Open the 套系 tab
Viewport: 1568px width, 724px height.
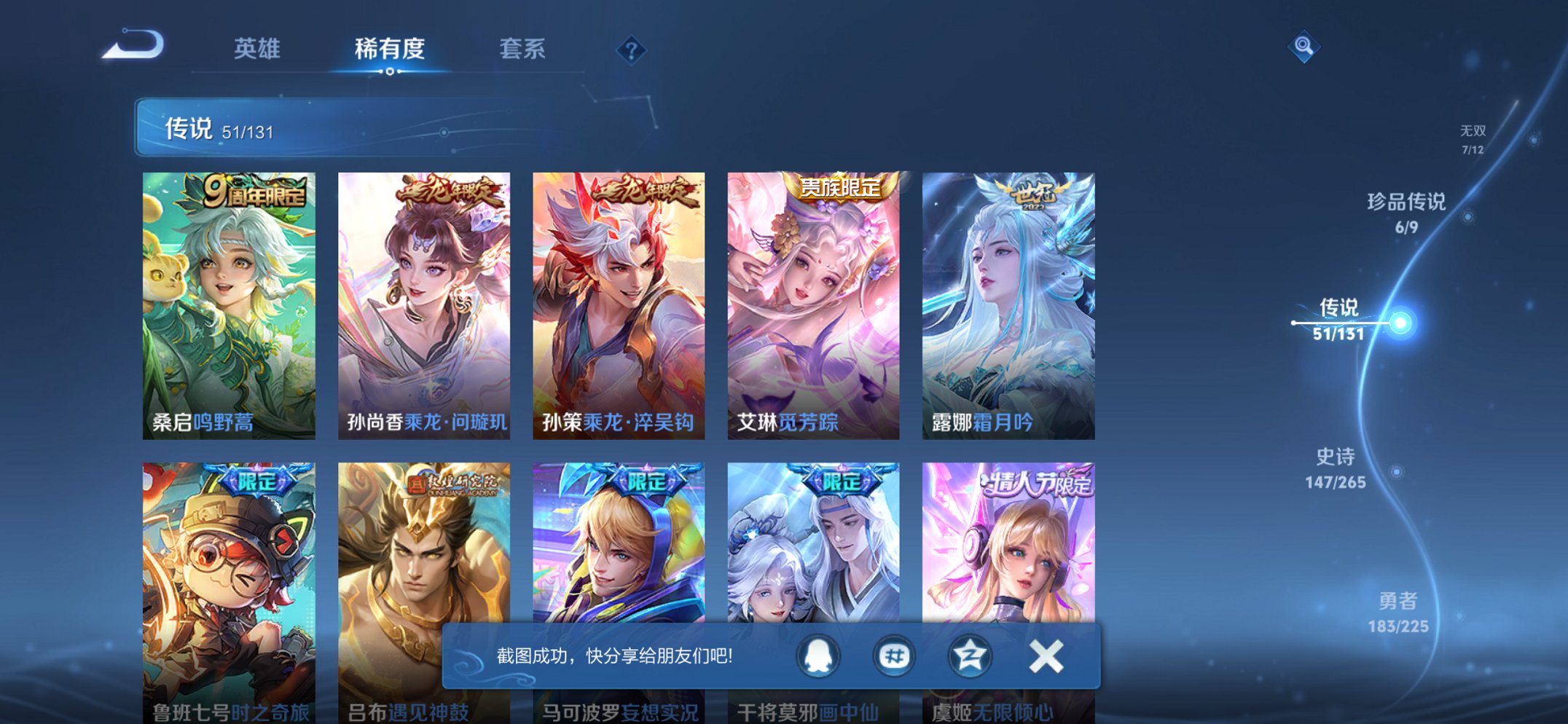tap(522, 50)
